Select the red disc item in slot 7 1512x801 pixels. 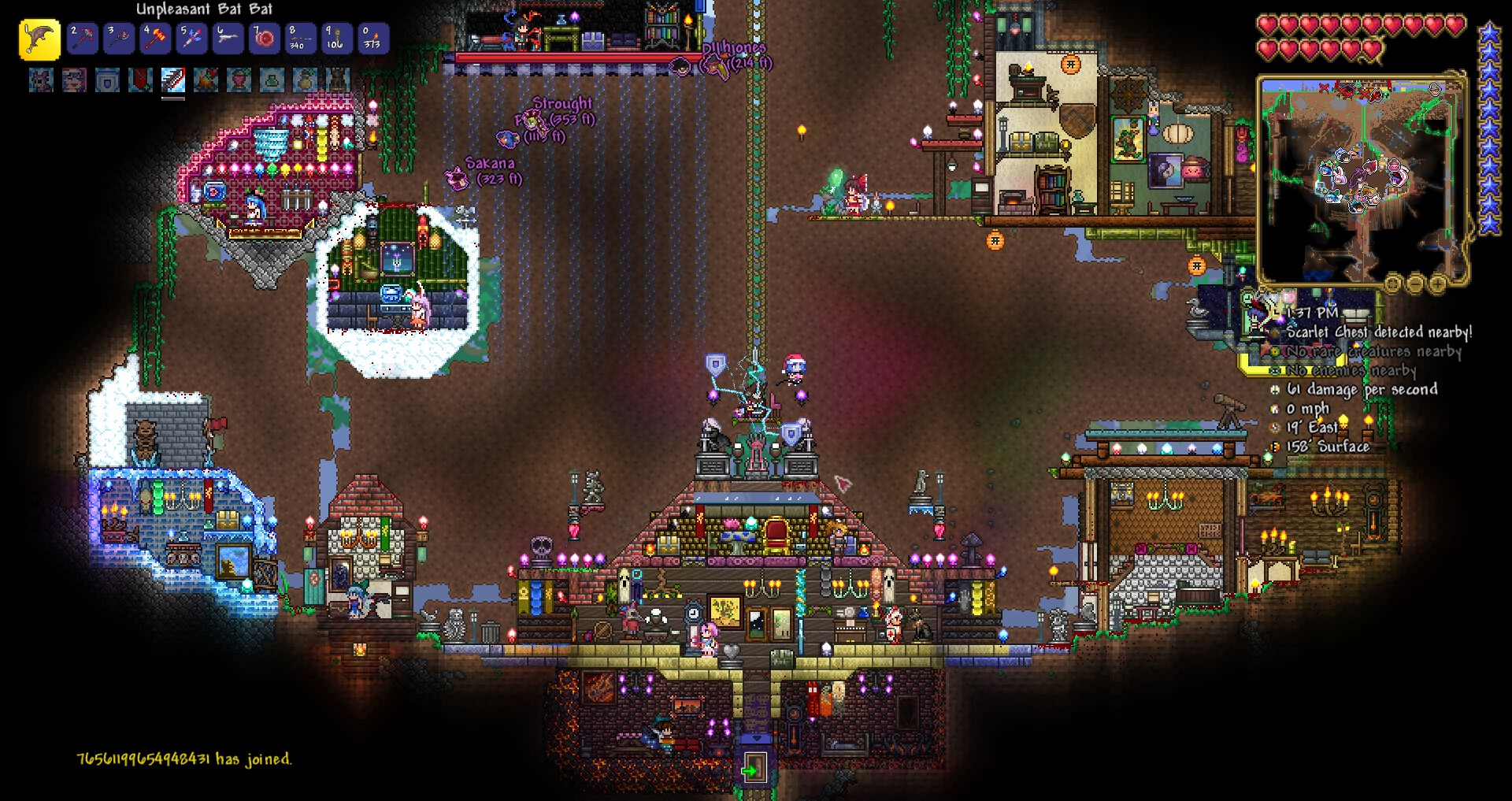tap(264, 39)
